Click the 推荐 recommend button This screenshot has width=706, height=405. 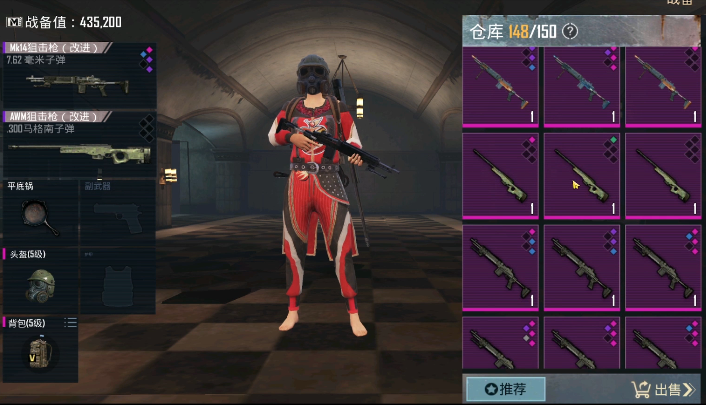point(505,388)
